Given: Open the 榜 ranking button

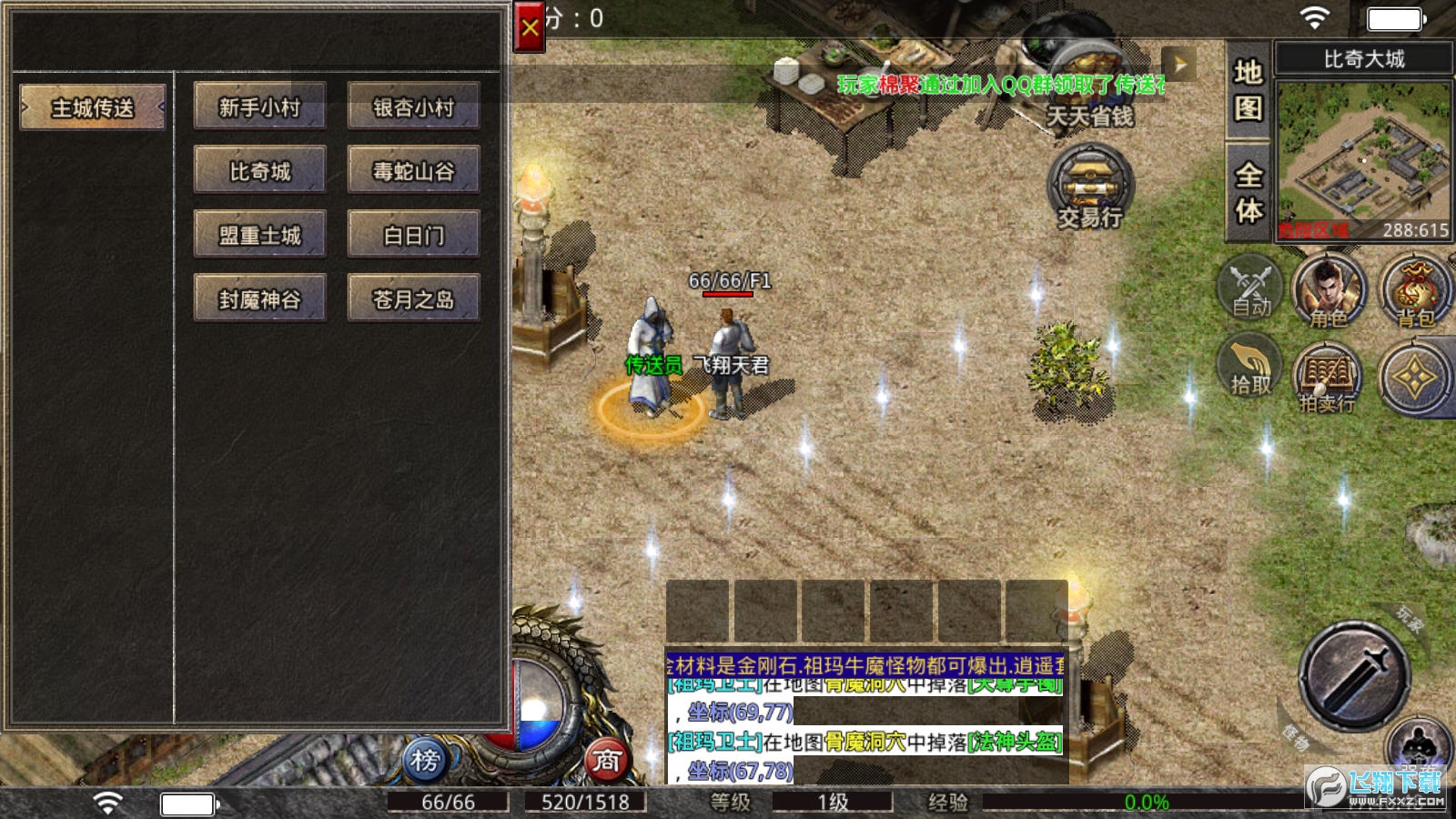Looking at the screenshot, I should pyautogui.click(x=426, y=758).
